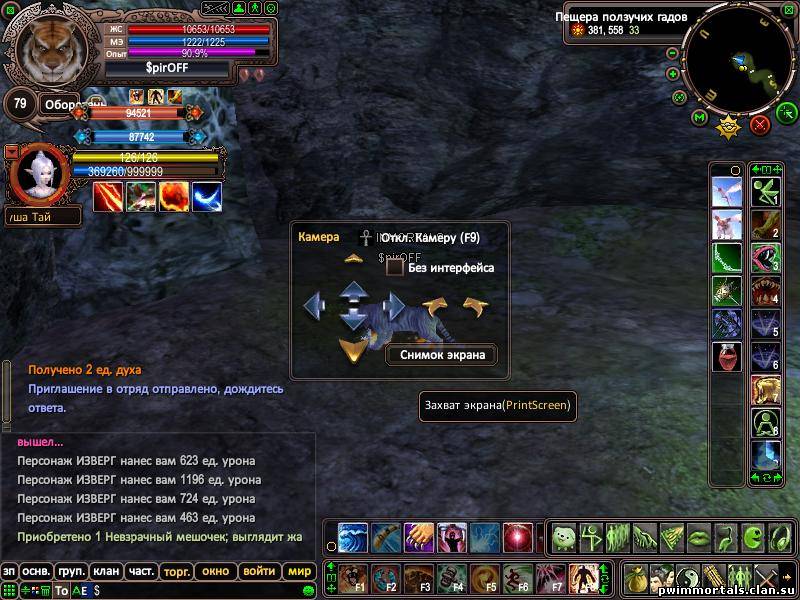Viewport: 800px width, 600px height.
Task: Open the клан chat tab
Action: (106, 571)
